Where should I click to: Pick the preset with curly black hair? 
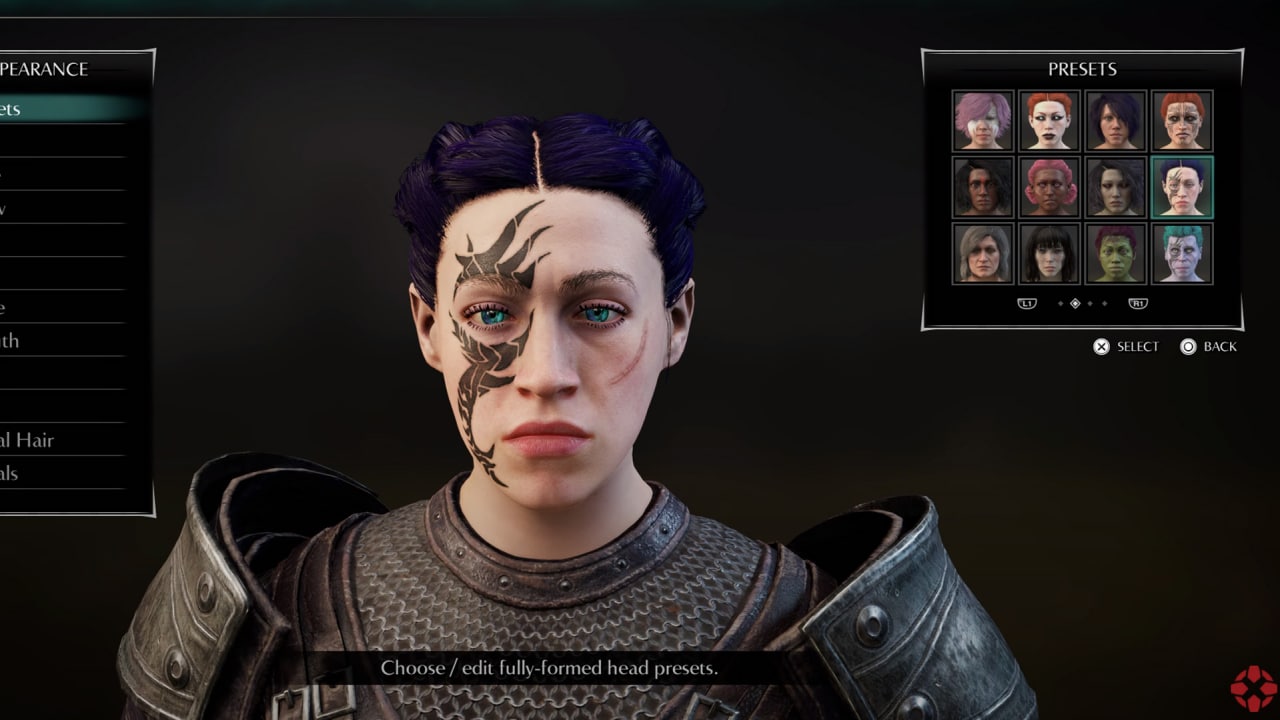(1115, 187)
